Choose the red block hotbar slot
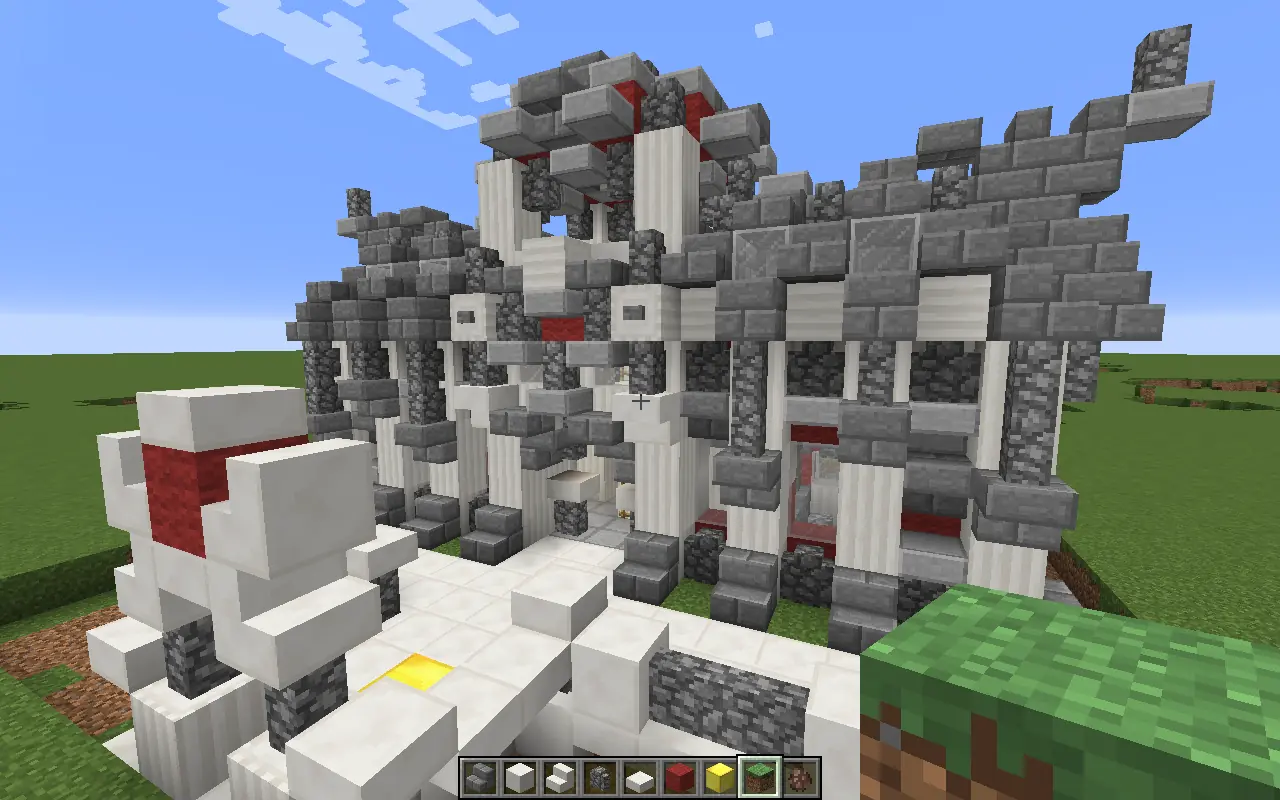This screenshot has height=800, width=1280. [680, 777]
